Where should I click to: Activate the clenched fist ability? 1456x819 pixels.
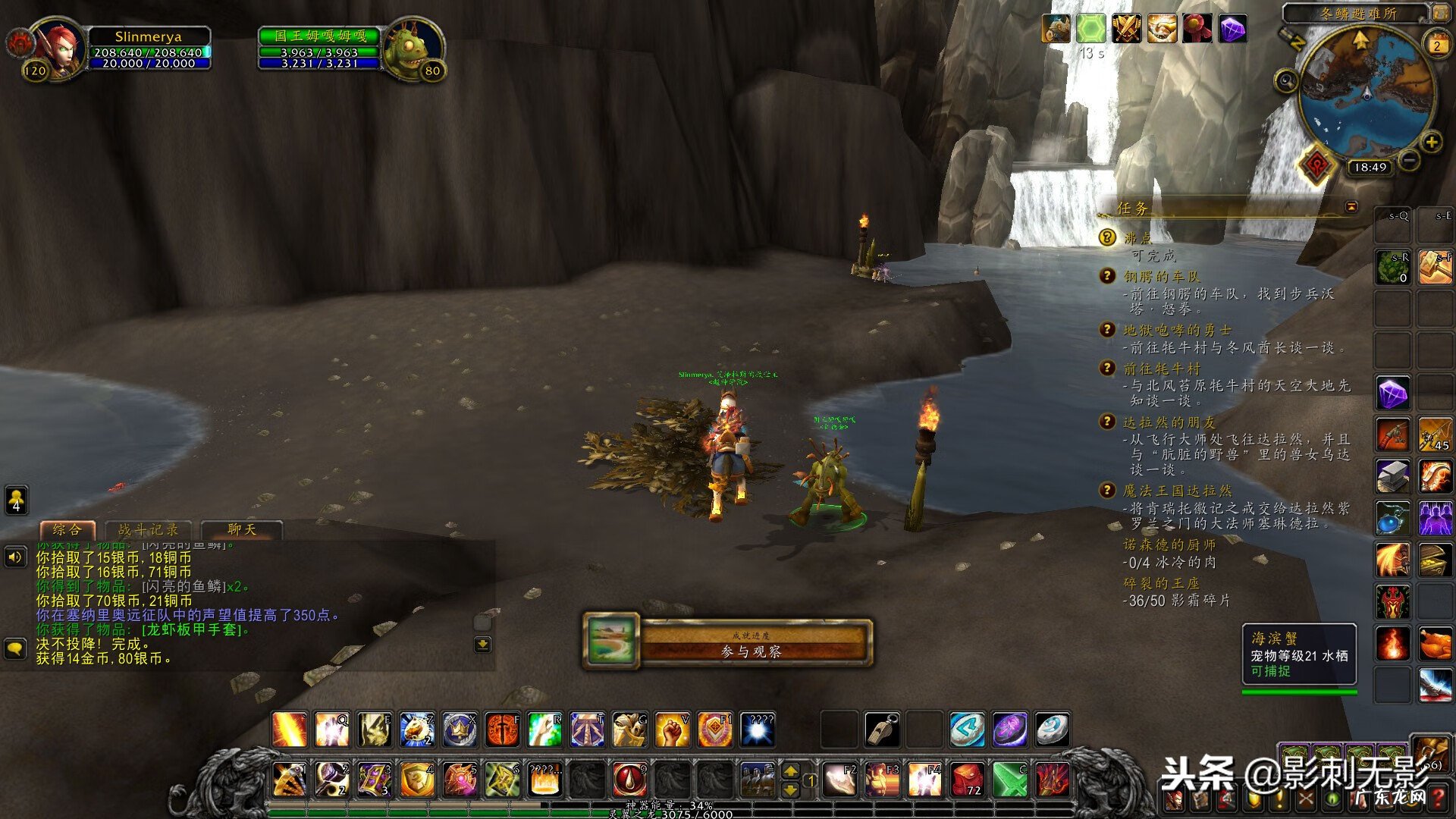(x=671, y=730)
